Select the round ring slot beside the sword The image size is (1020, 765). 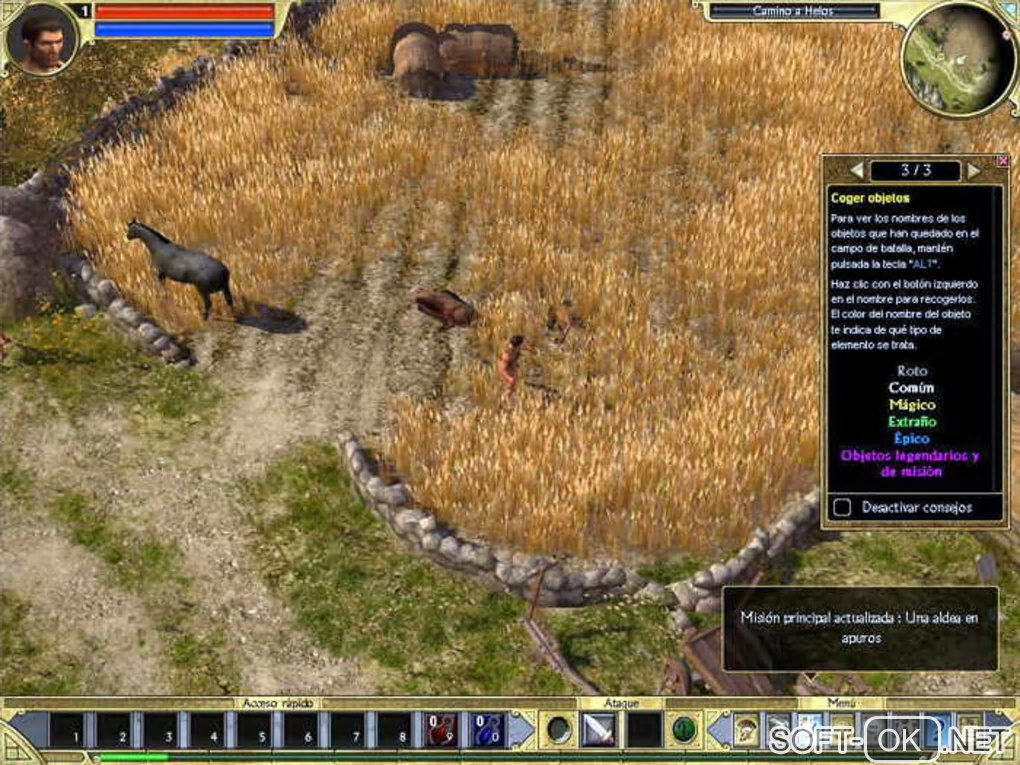pyautogui.click(x=558, y=731)
